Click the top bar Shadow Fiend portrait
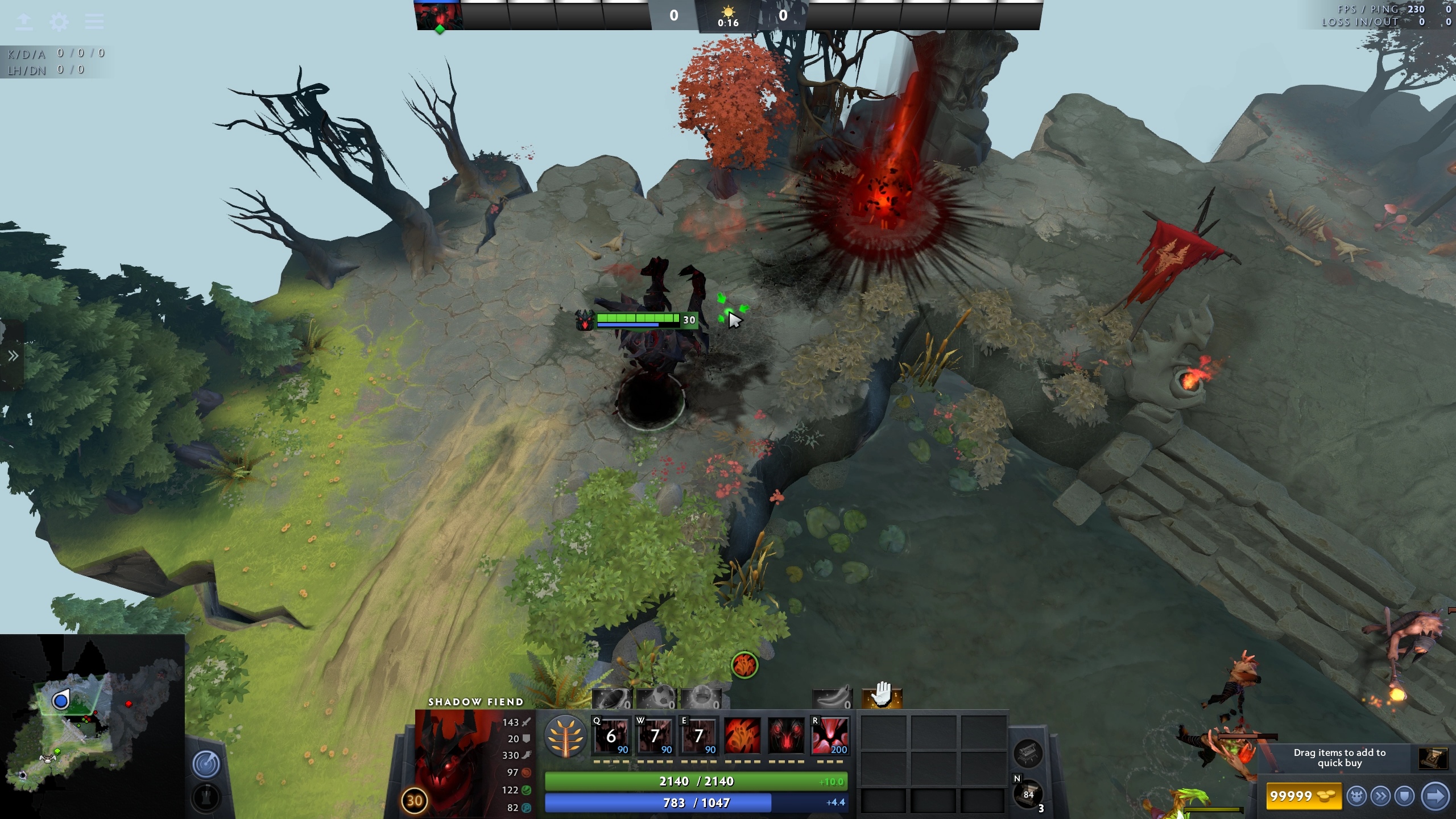The image size is (1456, 819). (439, 16)
